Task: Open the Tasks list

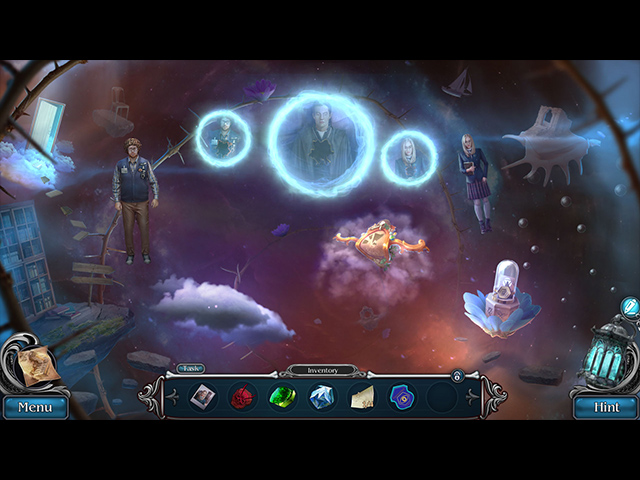Action: coord(191,369)
